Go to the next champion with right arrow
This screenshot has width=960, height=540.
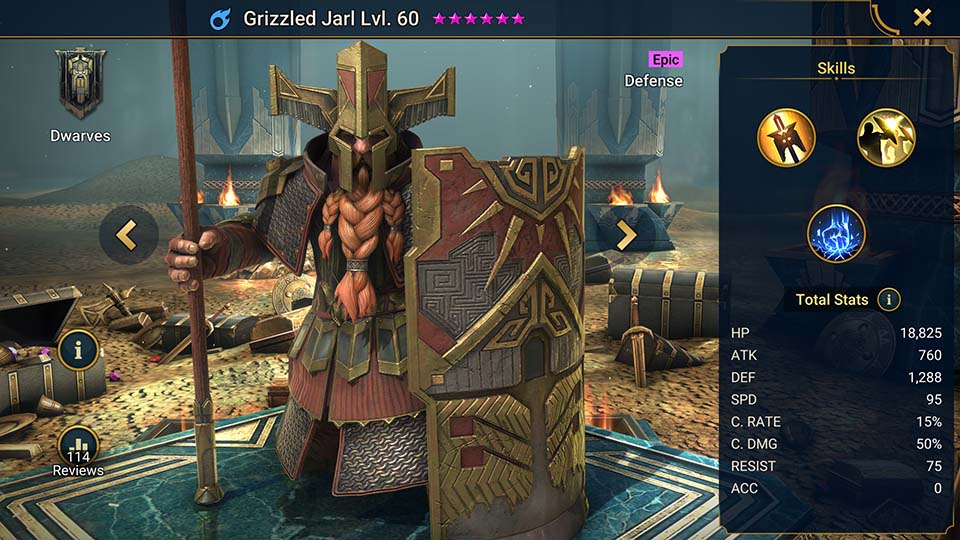point(626,235)
